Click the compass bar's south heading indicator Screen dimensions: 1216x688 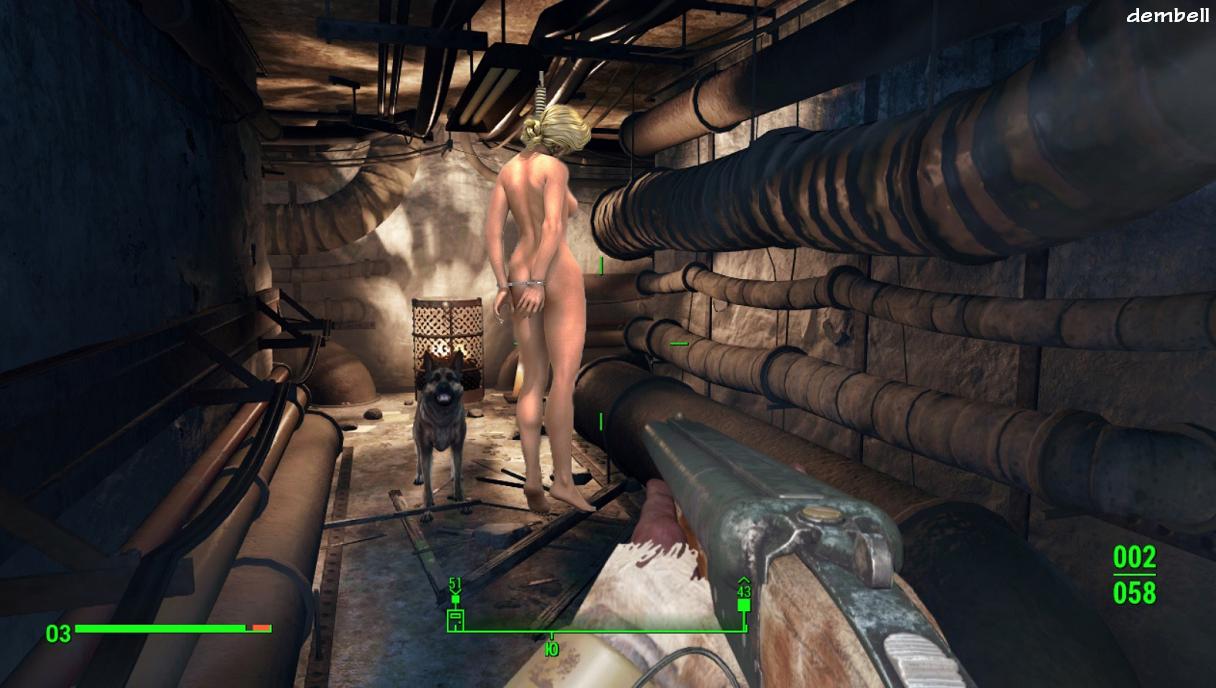[551, 648]
